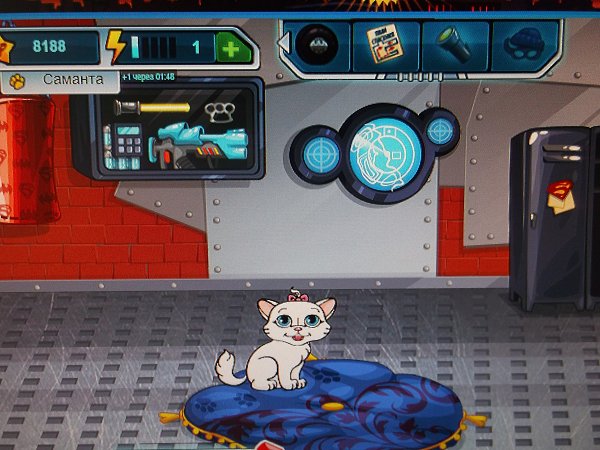Click the pet name tag Саманта

(x=62, y=78)
